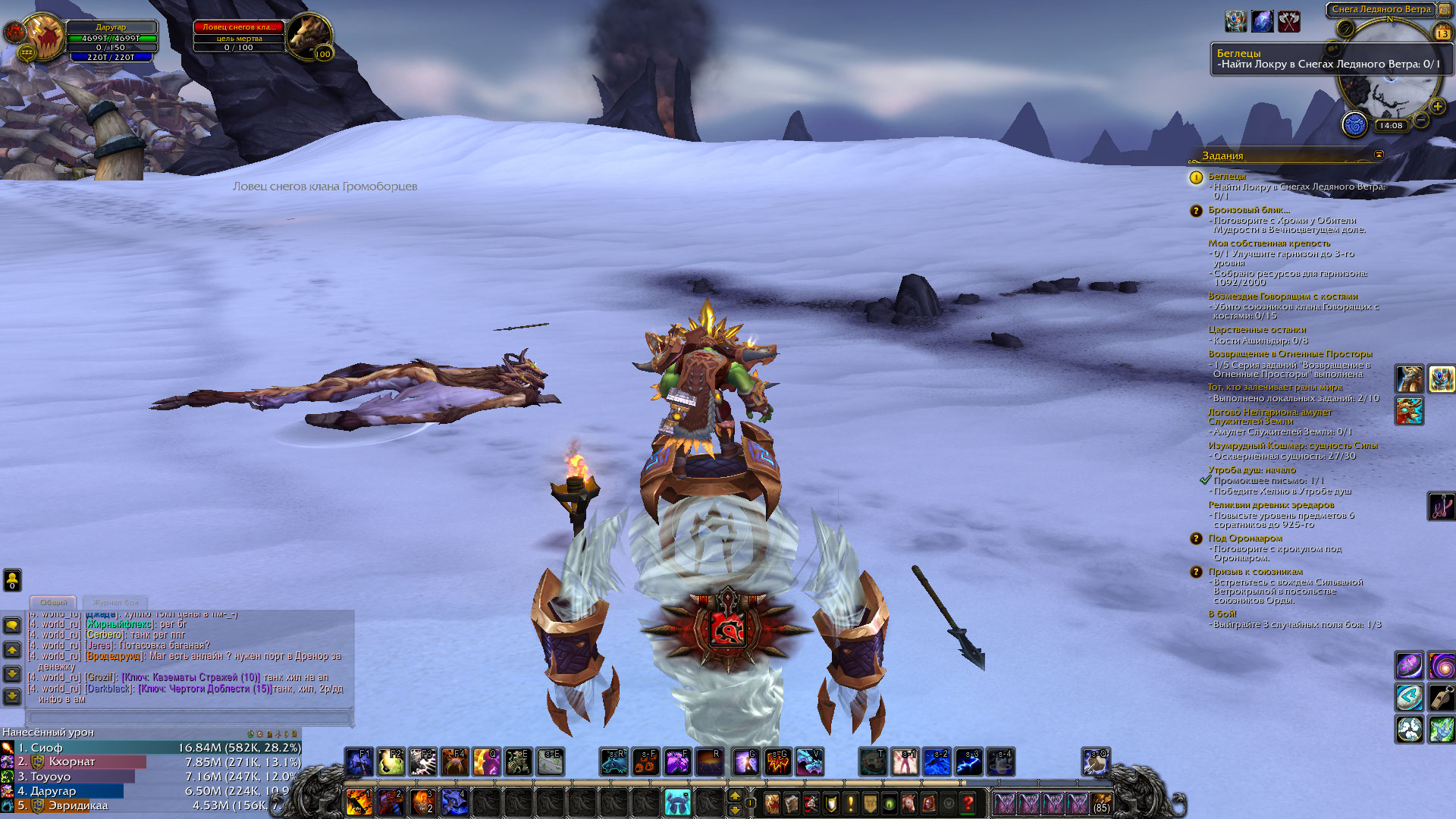The image size is (1456, 819).
Task: Open the world map button beside zone name
Action: [x=1445, y=10]
